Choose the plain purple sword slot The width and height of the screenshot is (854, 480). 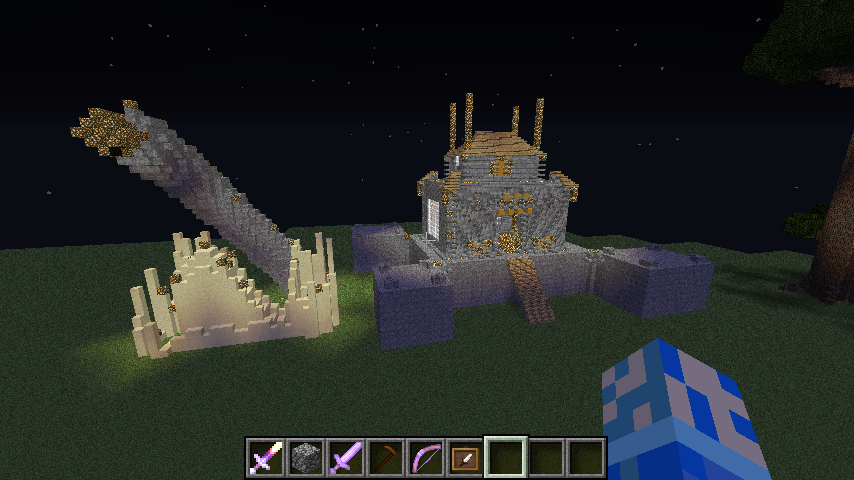point(345,457)
